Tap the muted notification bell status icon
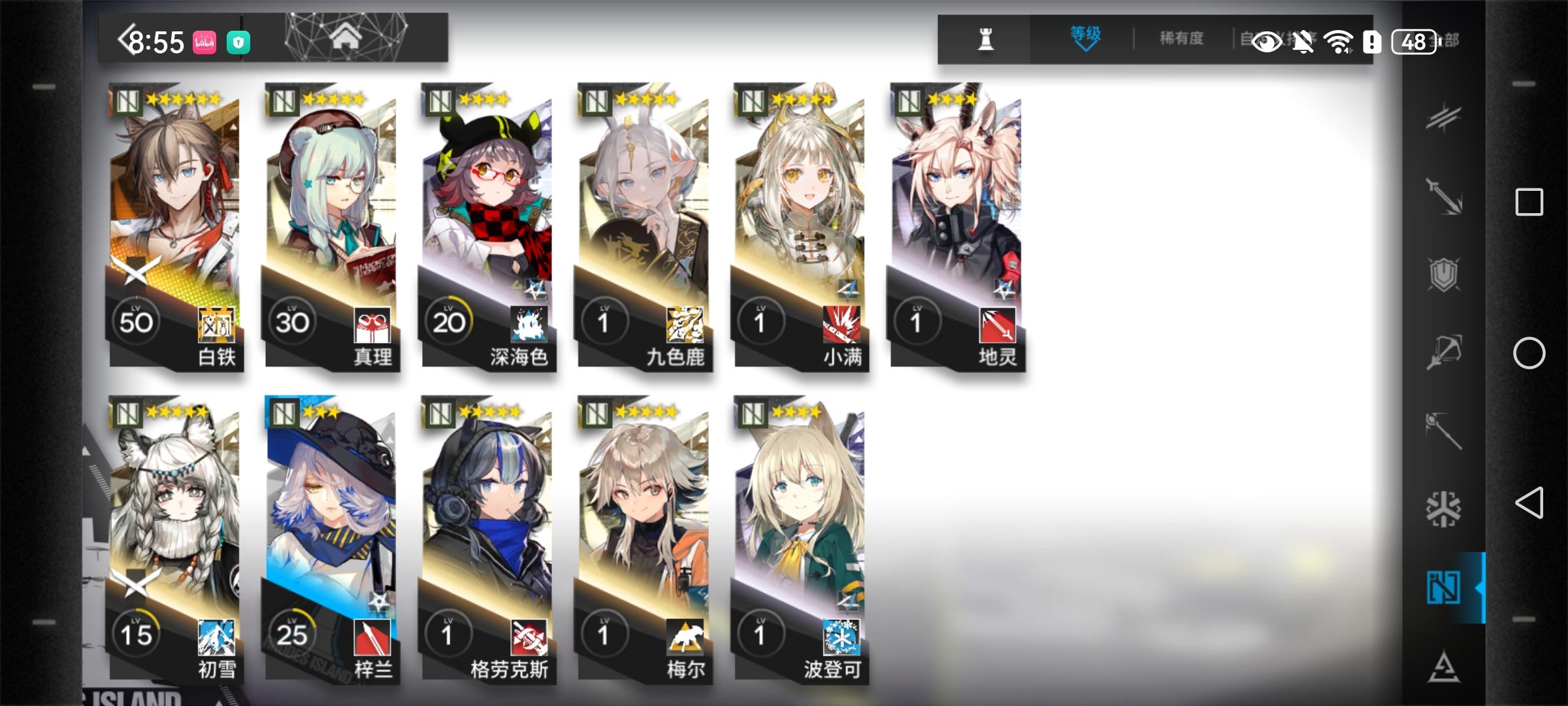The image size is (1568, 706). pos(1303,41)
